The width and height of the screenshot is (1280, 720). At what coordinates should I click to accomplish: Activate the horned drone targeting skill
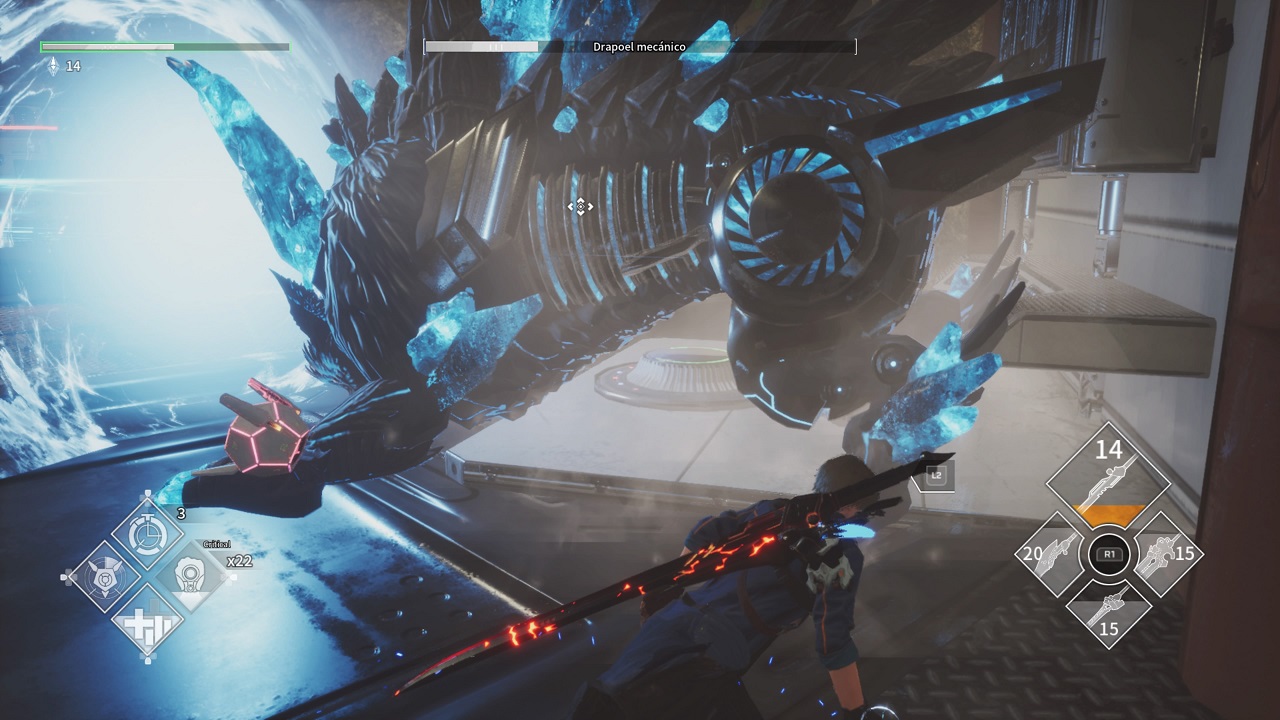coord(105,577)
